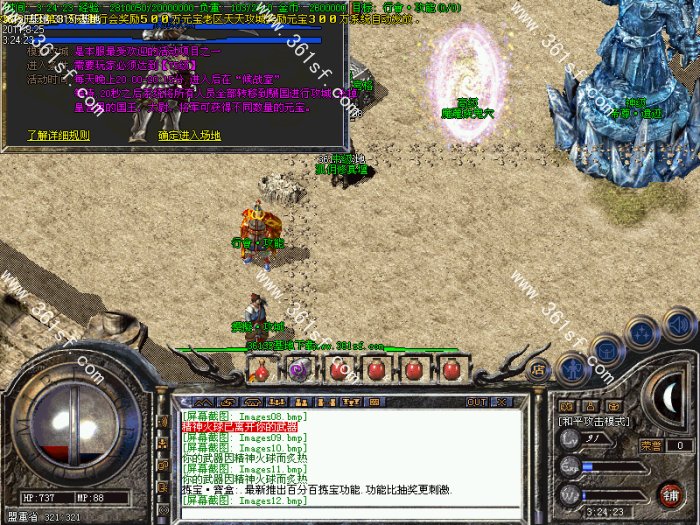Click the Images12.bmp screenshot line in chat
The image size is (700, 525).
point(245,501)
